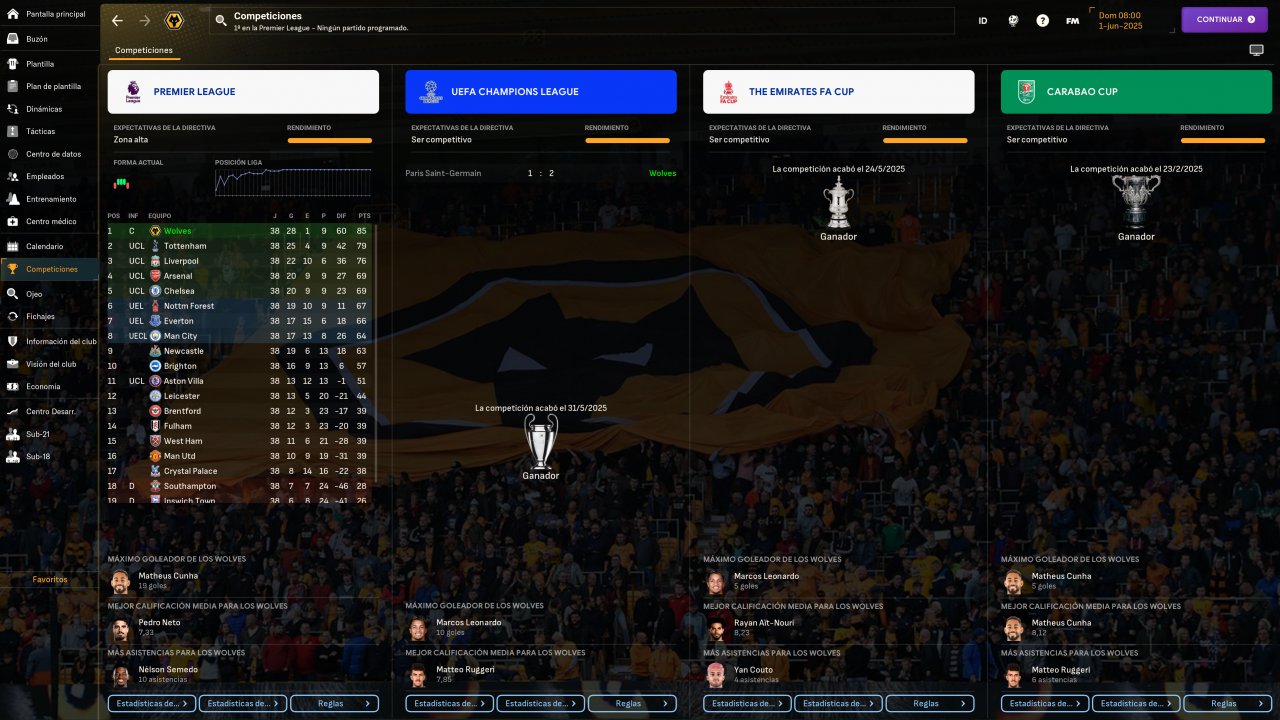Select Centro de datos in sidebar
Viewport: 1280px width, 720px height.
point(53,154)
